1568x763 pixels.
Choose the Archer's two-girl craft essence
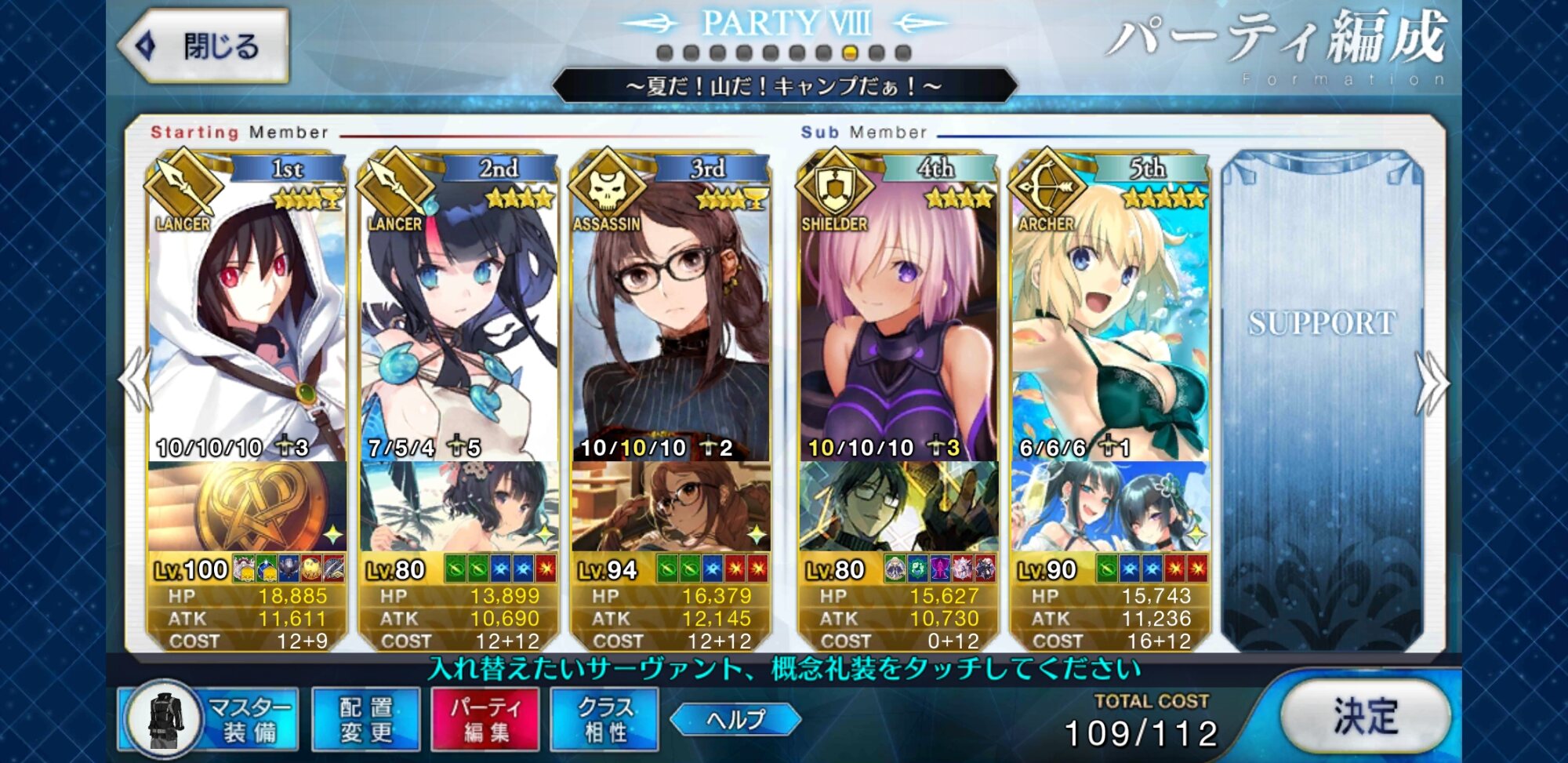coord(1110,507)
